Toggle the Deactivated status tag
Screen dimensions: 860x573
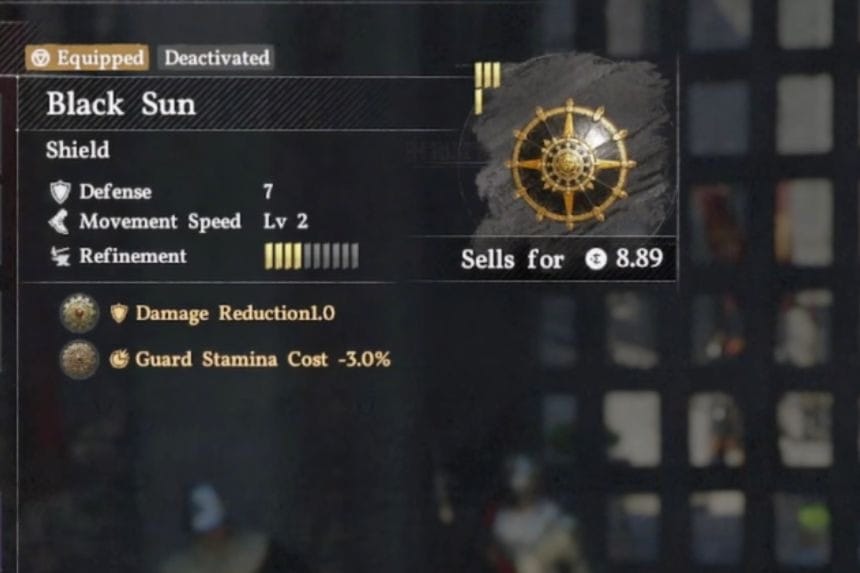pyautogui.click(x=214, y=58)
